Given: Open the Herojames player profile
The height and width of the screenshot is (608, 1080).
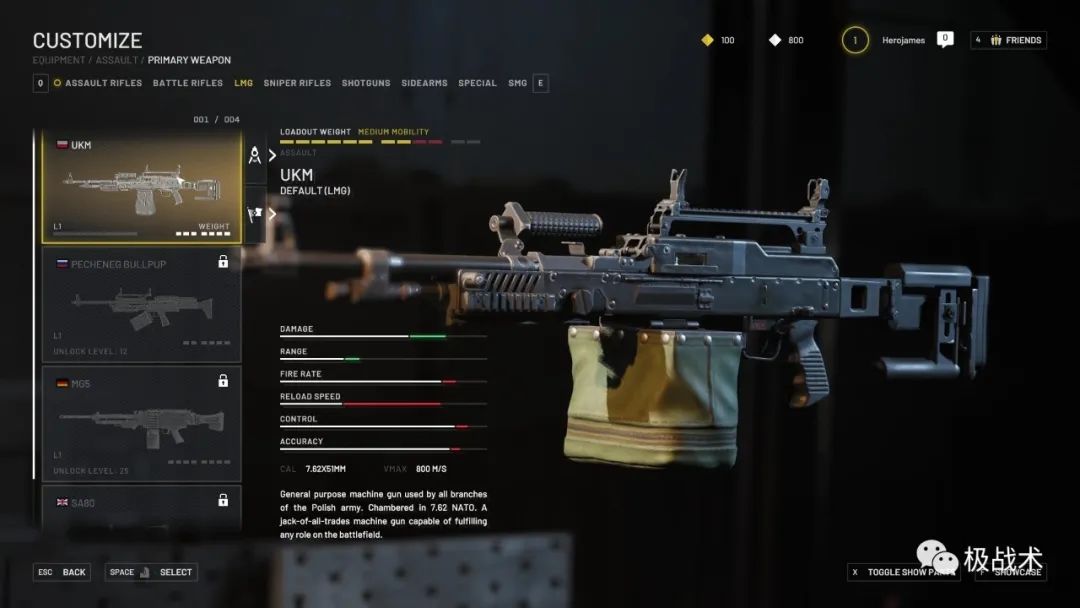Looking at the screenshot, I should click(903, 40).
